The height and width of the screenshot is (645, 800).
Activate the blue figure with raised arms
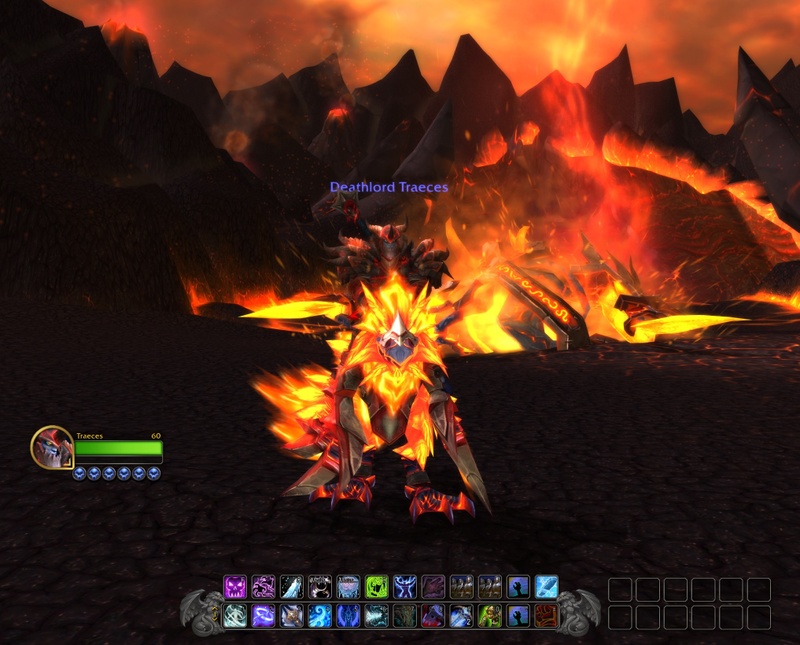pyautogui.click(x=404, y=587)
